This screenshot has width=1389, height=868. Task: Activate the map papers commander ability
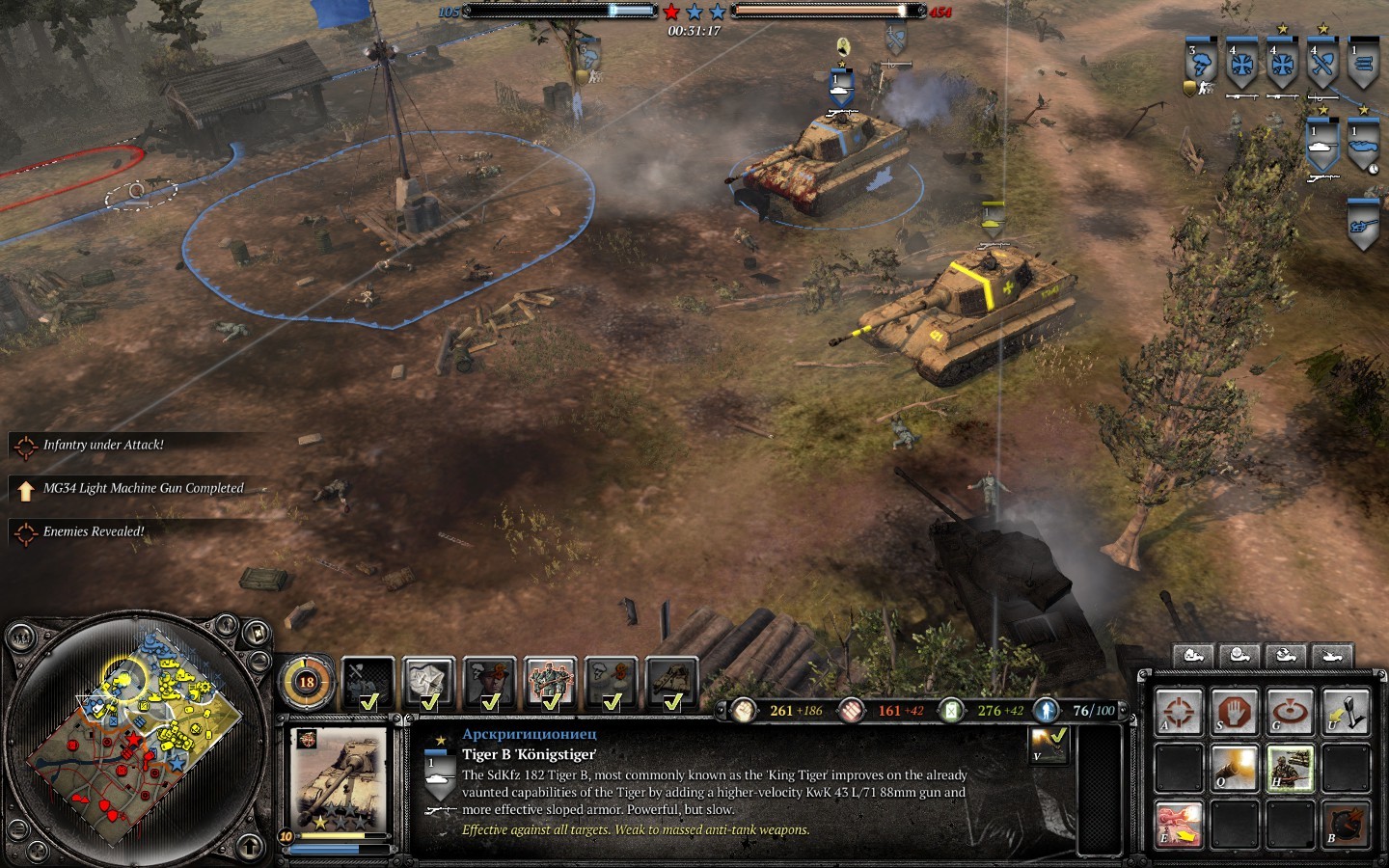(x=429, y=682)
